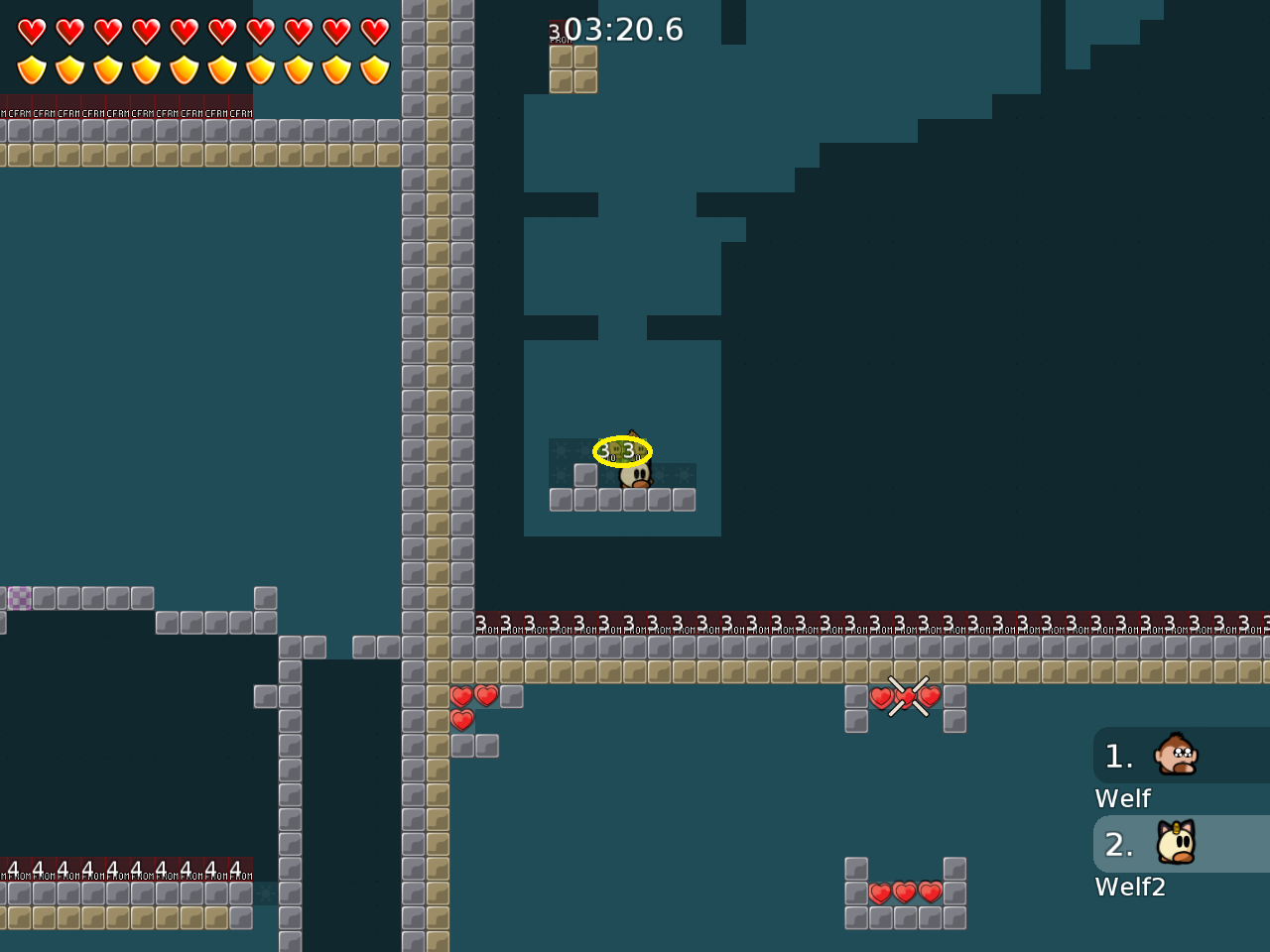Open the tile marked 3 near the timer
The image size is (1270, 952).
coord(561,33)
